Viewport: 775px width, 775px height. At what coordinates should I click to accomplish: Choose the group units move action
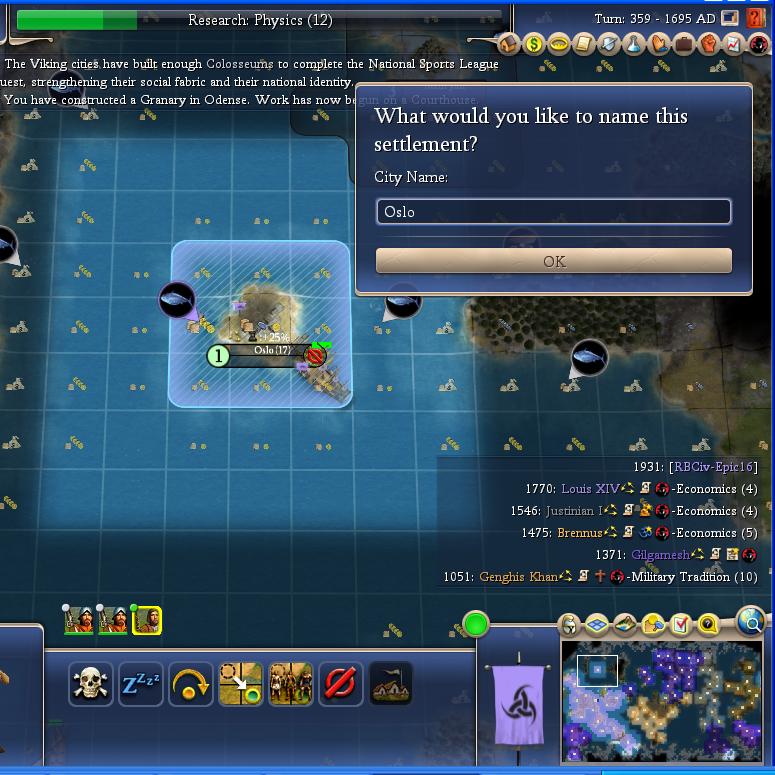click(x=291, y=685)
